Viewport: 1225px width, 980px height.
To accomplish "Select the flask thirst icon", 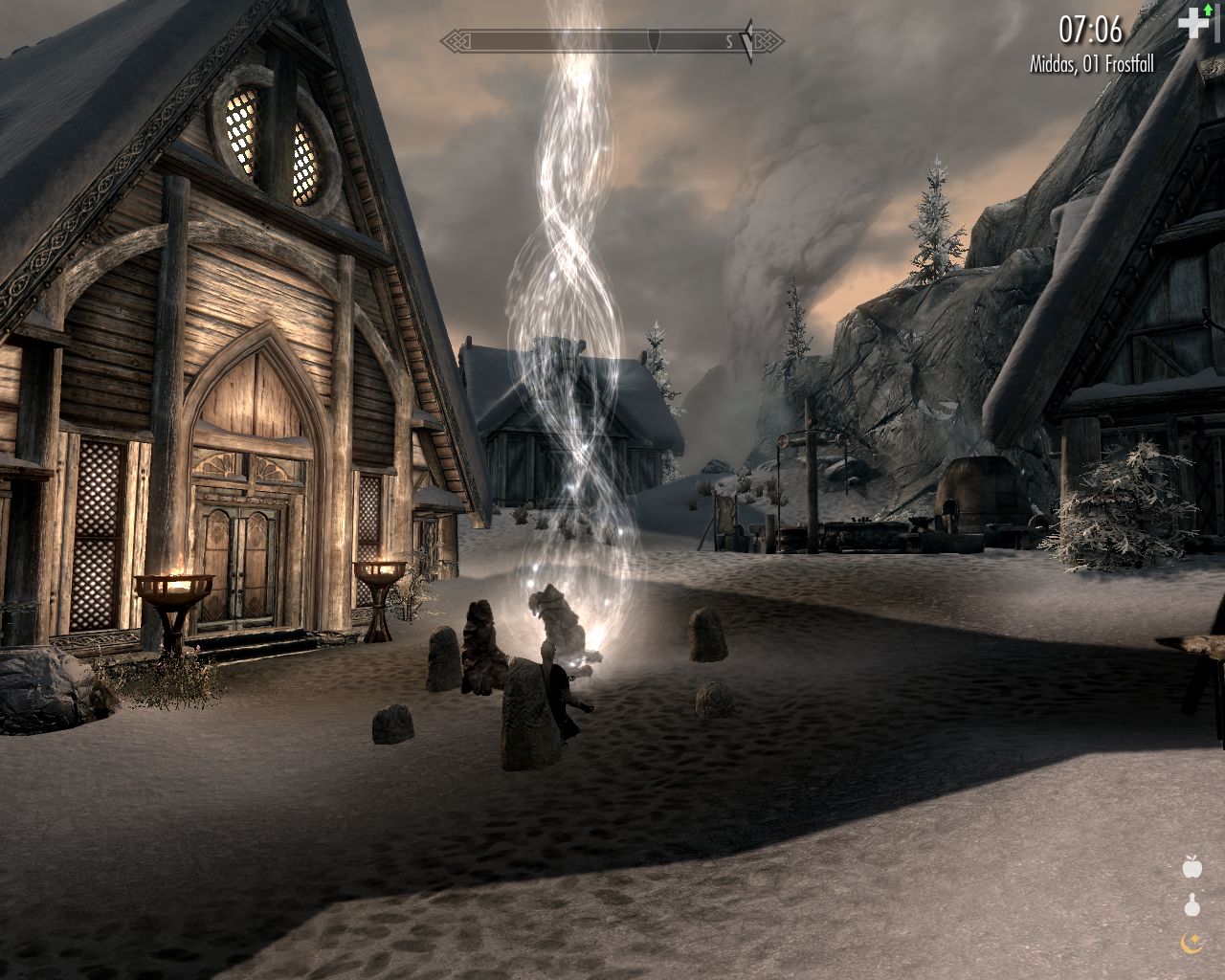I will coord(1192,904).
